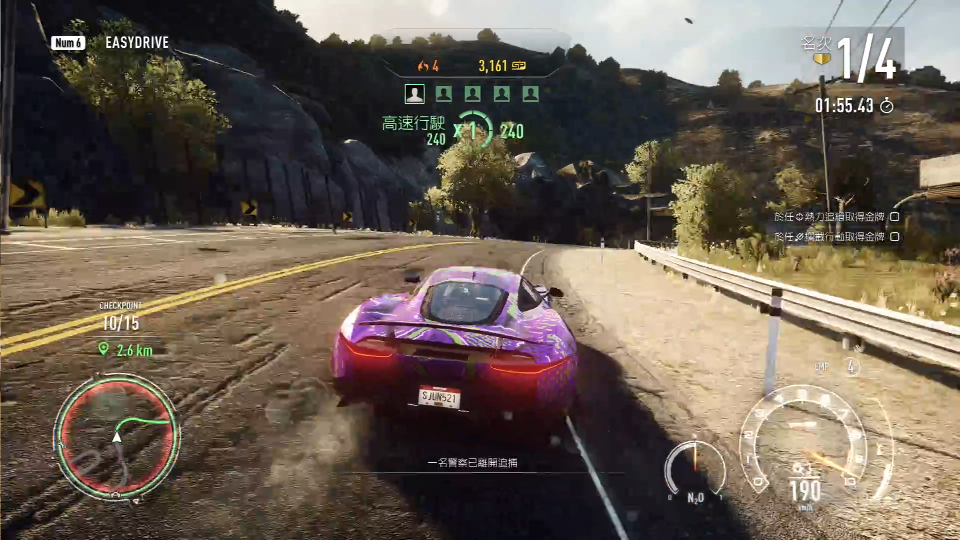The image size is (960, 540).
Task: Toggle the 攔截行動 gold medal objective checkbox
Action: (x=895, y=237)
